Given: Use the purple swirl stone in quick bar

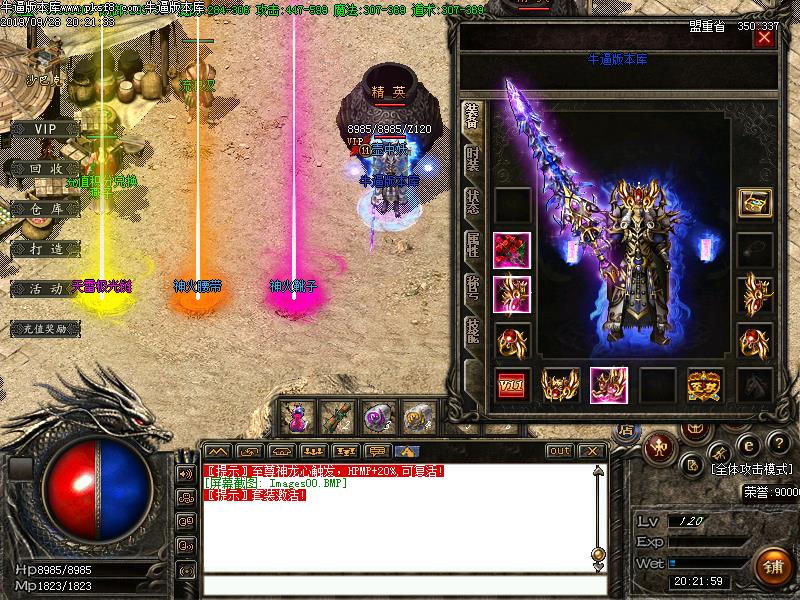Looking at the screenshot, I should pos(378,415).
